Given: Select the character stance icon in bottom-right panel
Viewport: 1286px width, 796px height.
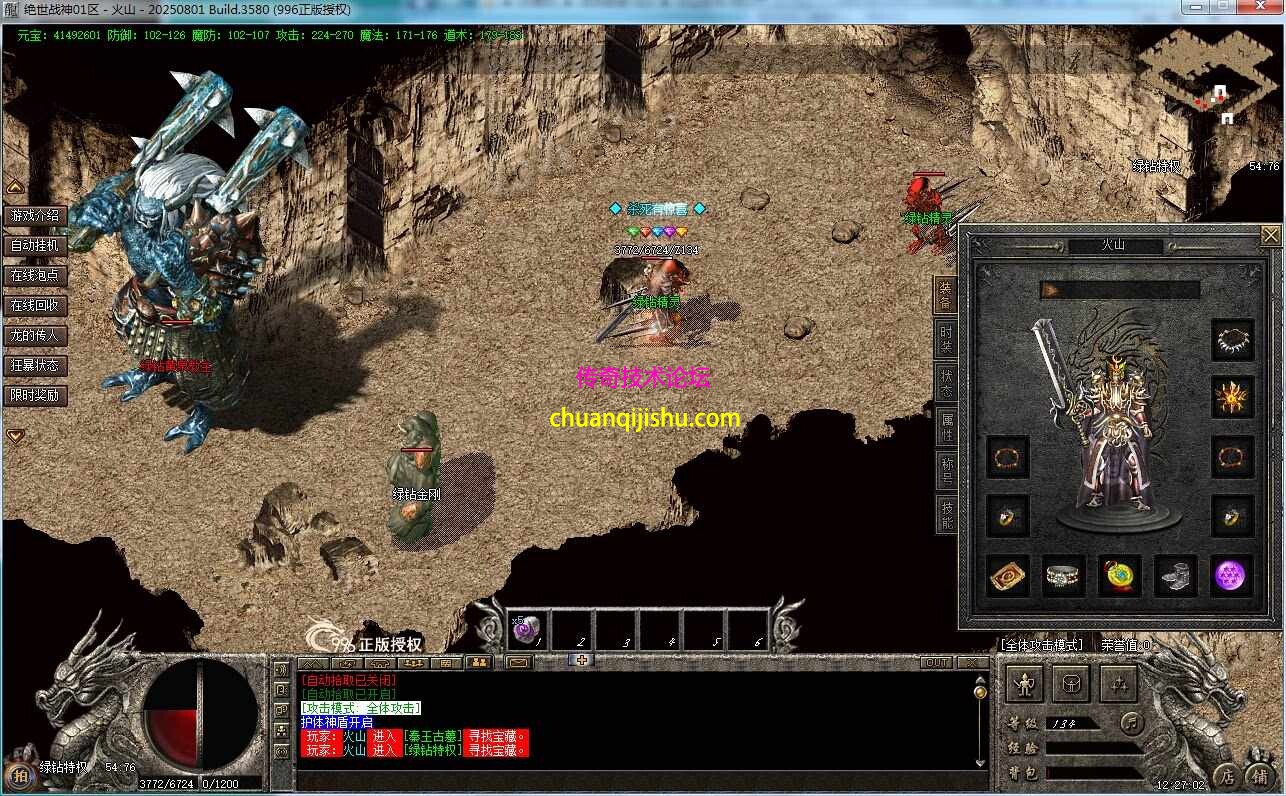Looking at the screenshot, I should click(1022, 683).
